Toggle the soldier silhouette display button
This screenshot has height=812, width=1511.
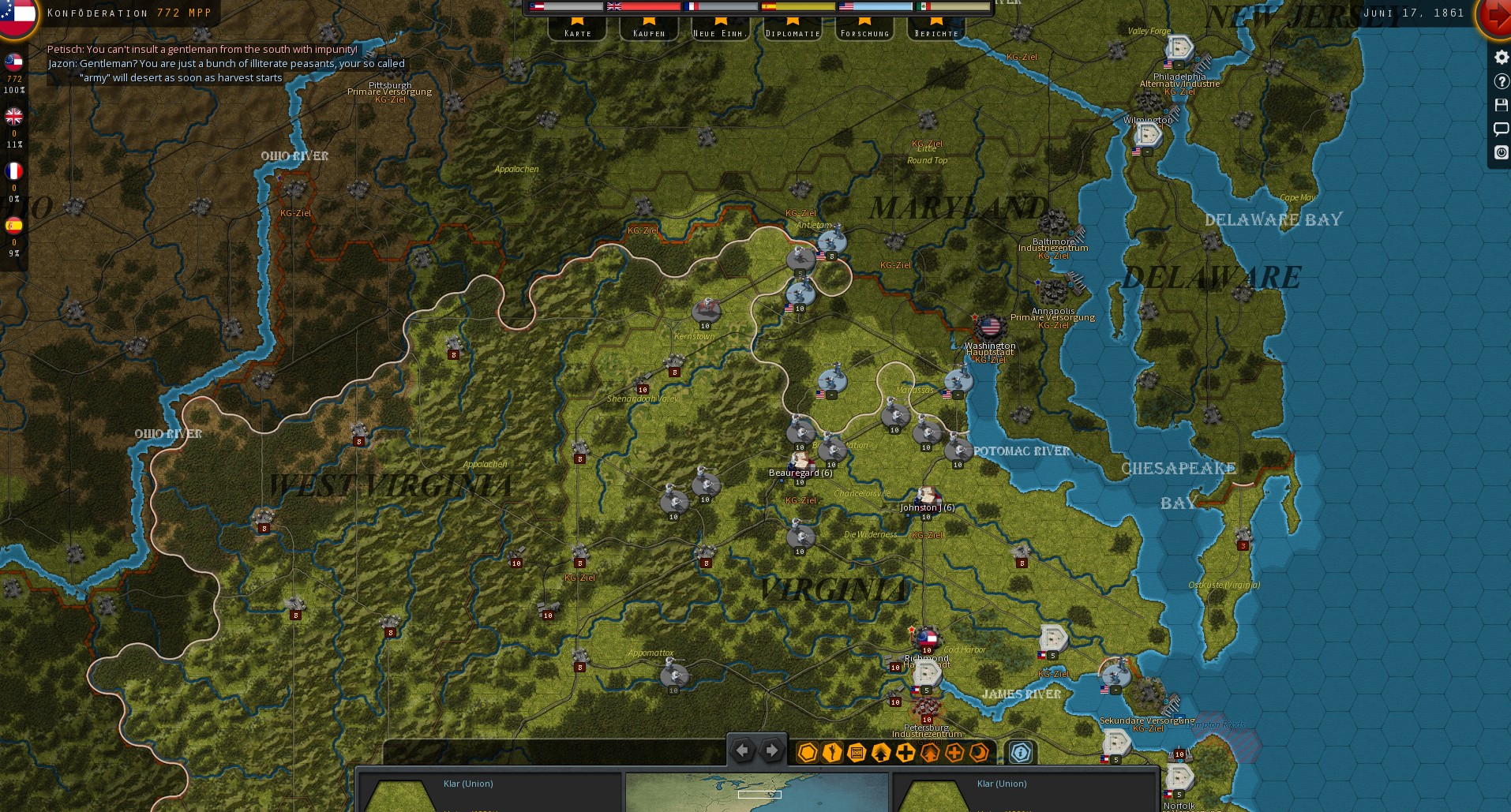[831, 753]
